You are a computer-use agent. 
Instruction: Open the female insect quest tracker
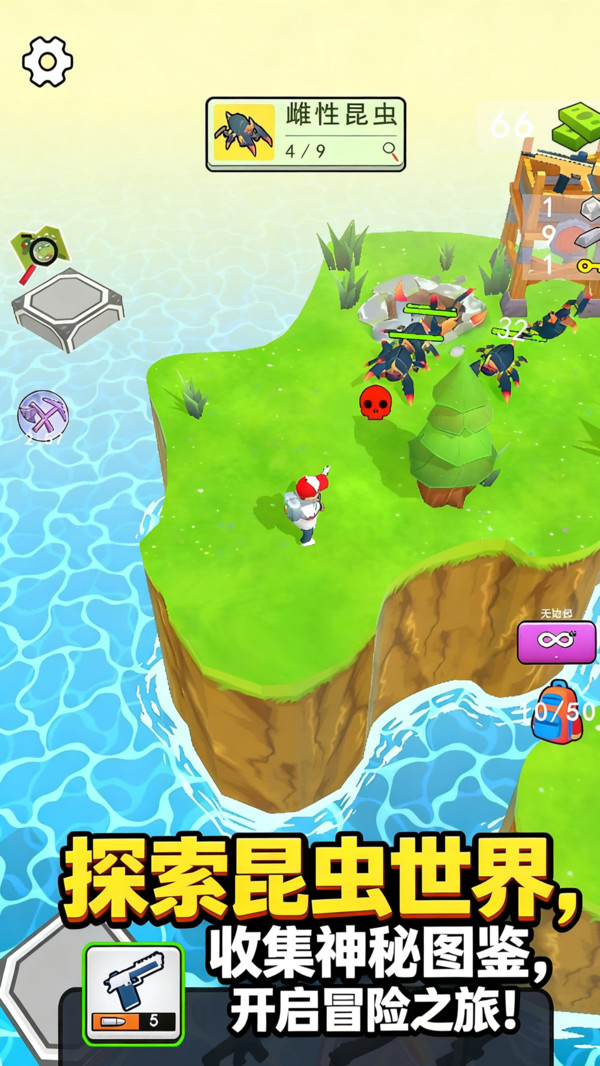coord(306,134)
